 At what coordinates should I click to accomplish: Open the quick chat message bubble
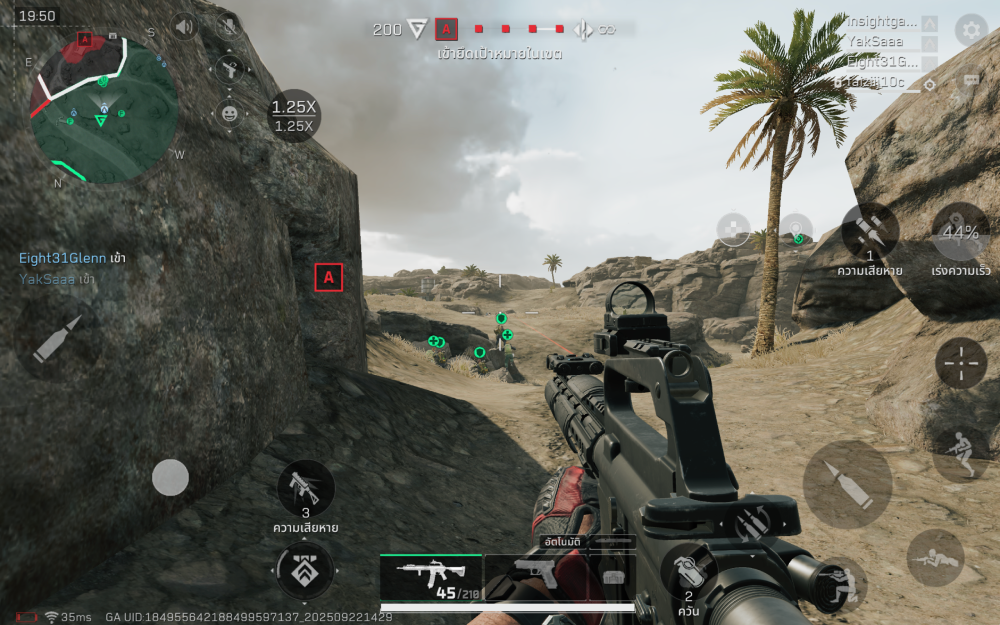(969, 82)
